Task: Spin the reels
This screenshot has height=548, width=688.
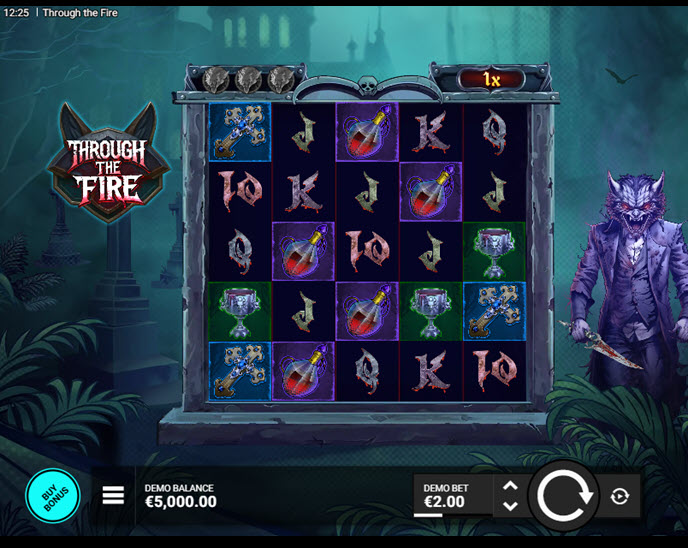Action: pos(564,496)
